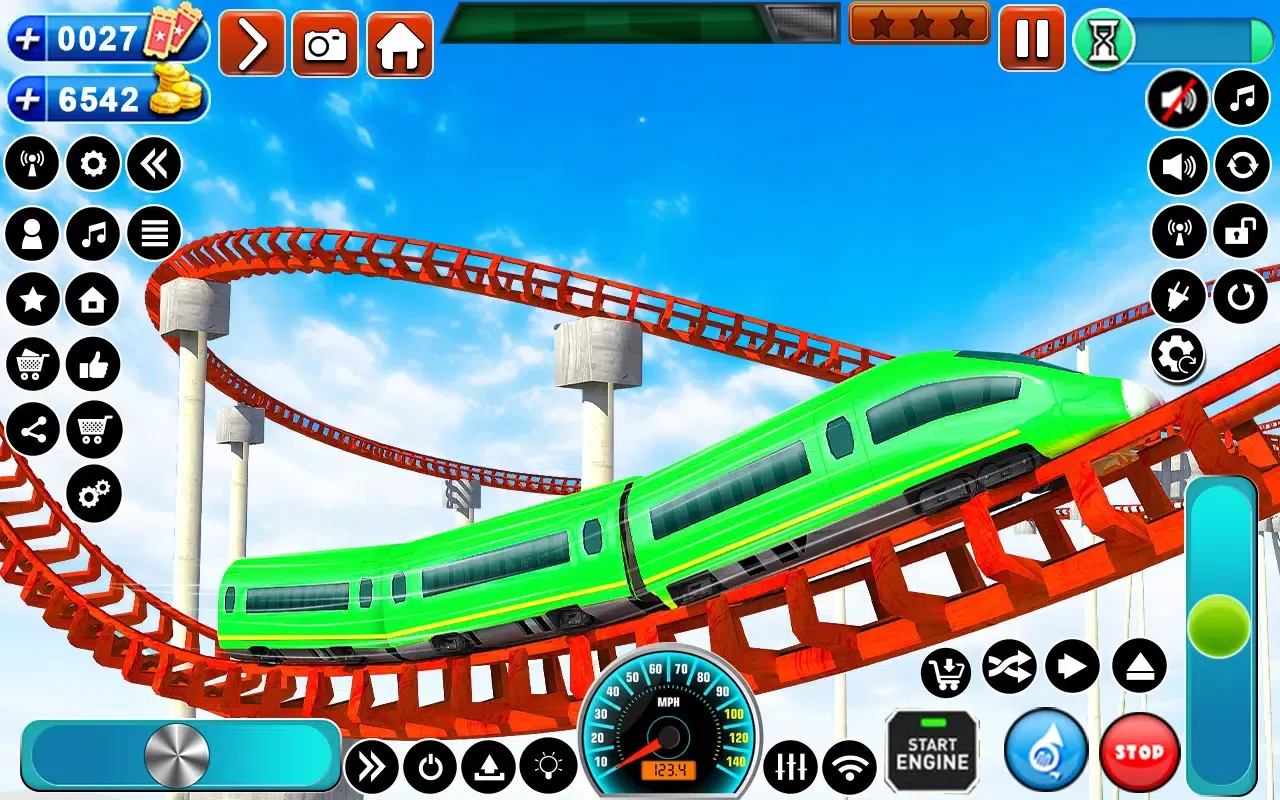Click the thumbs-up like icon
This screenshot has width=1280, height=800.
coord(93,366)
